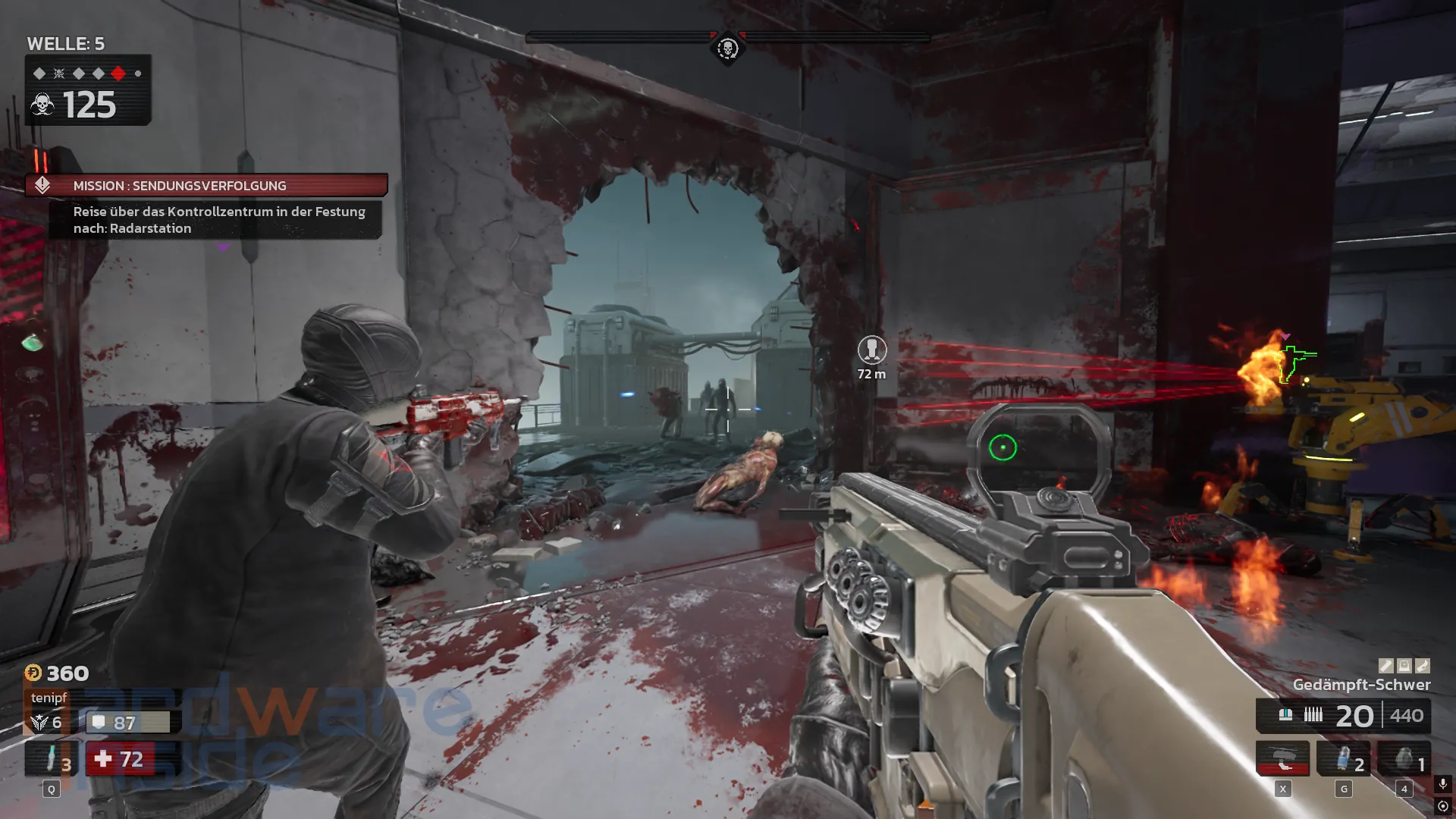Open the Sendungsverfolgung mission tracker

pos(206,186)
